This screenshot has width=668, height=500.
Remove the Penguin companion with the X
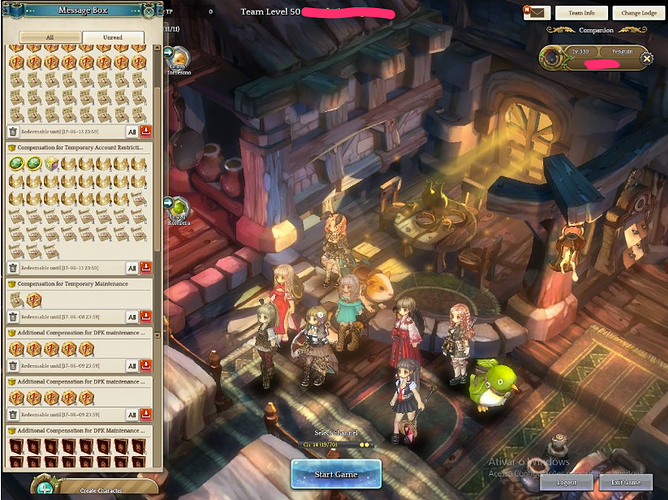point(647,59)
